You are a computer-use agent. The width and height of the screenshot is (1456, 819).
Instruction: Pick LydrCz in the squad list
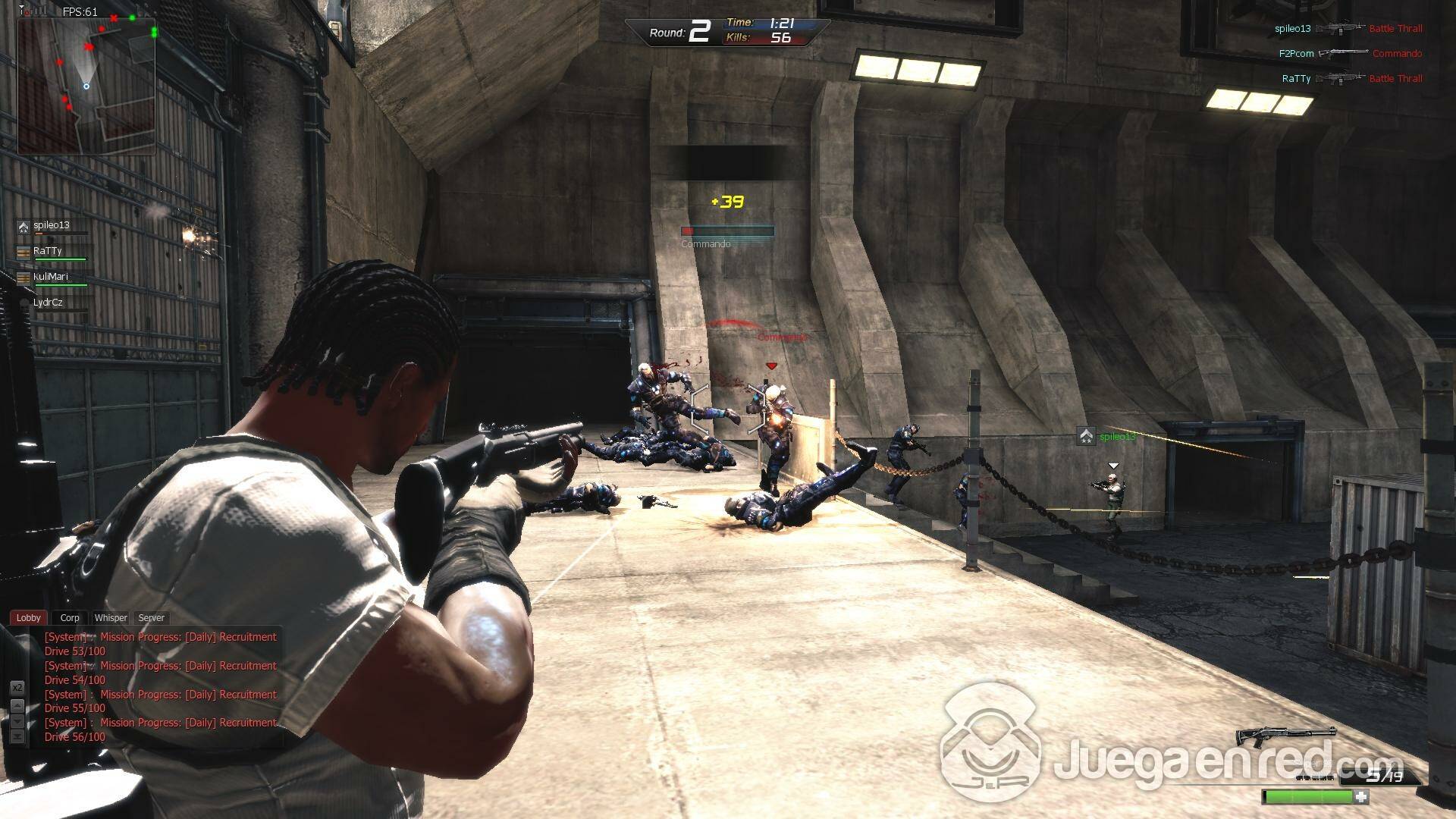pyautogui.click(x=48, y=303)
